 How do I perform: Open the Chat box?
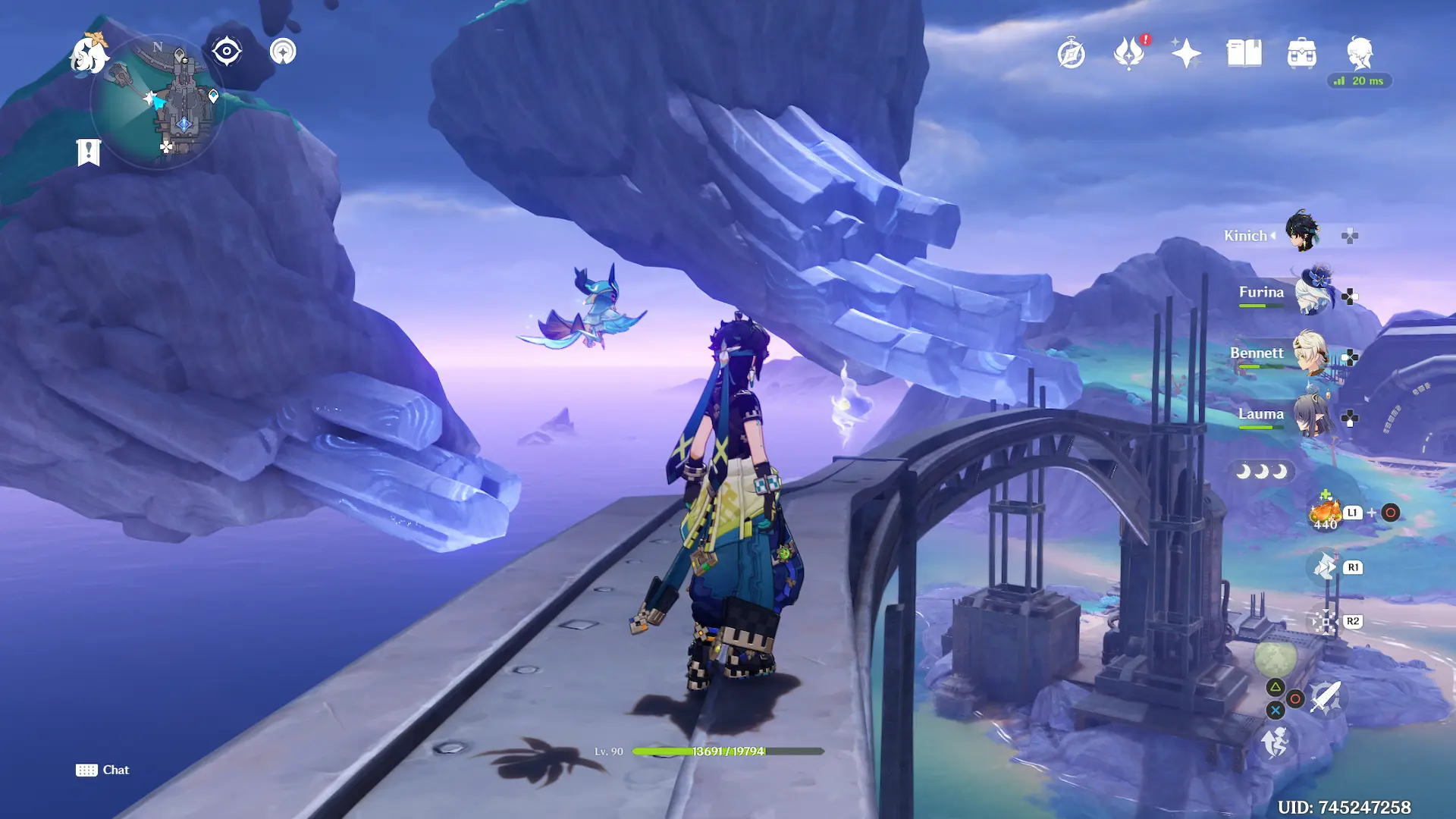103,770
